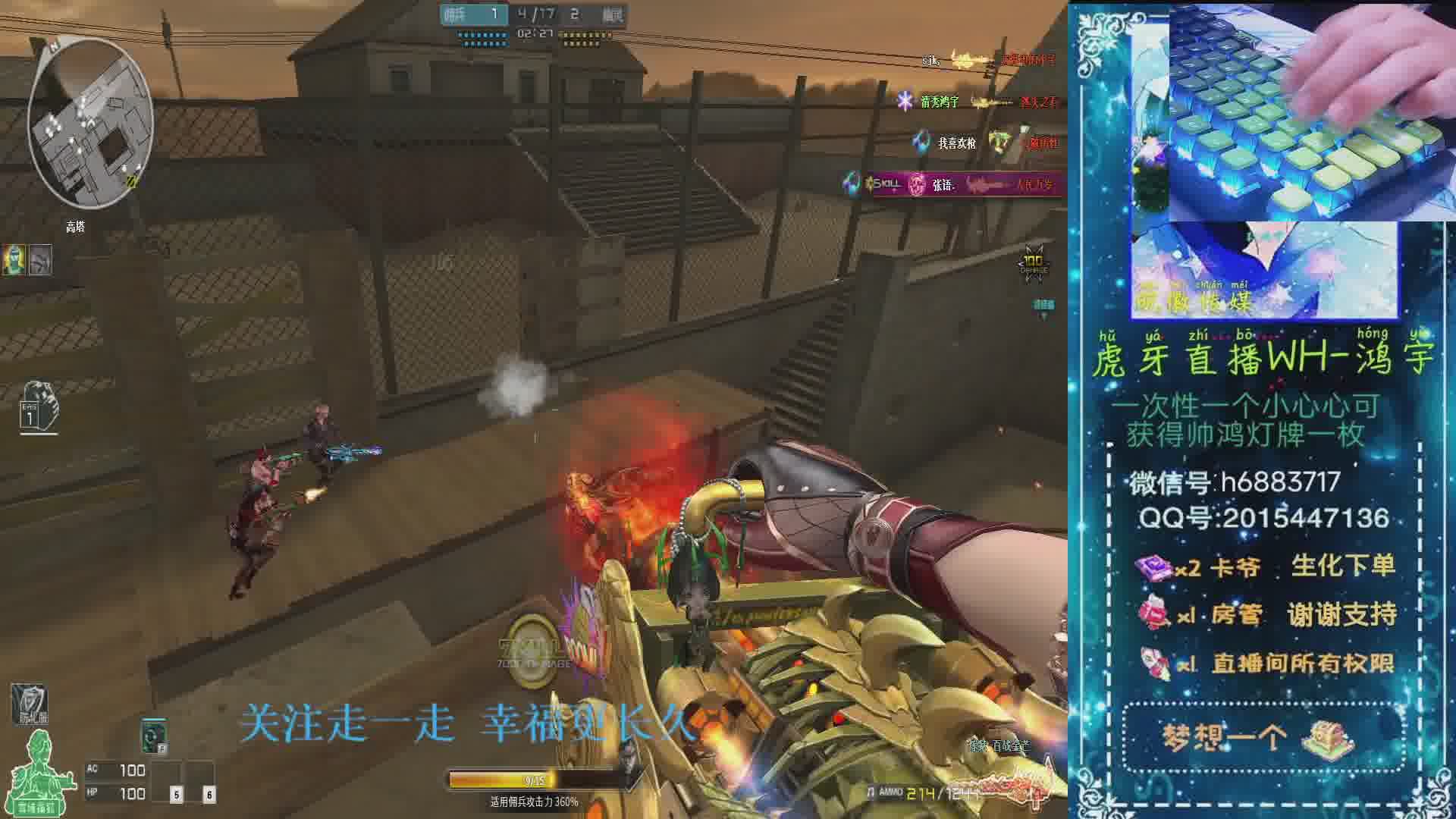Activate the teal skill card icon
Screen dimensions: 1456x819
pos(154,736)
